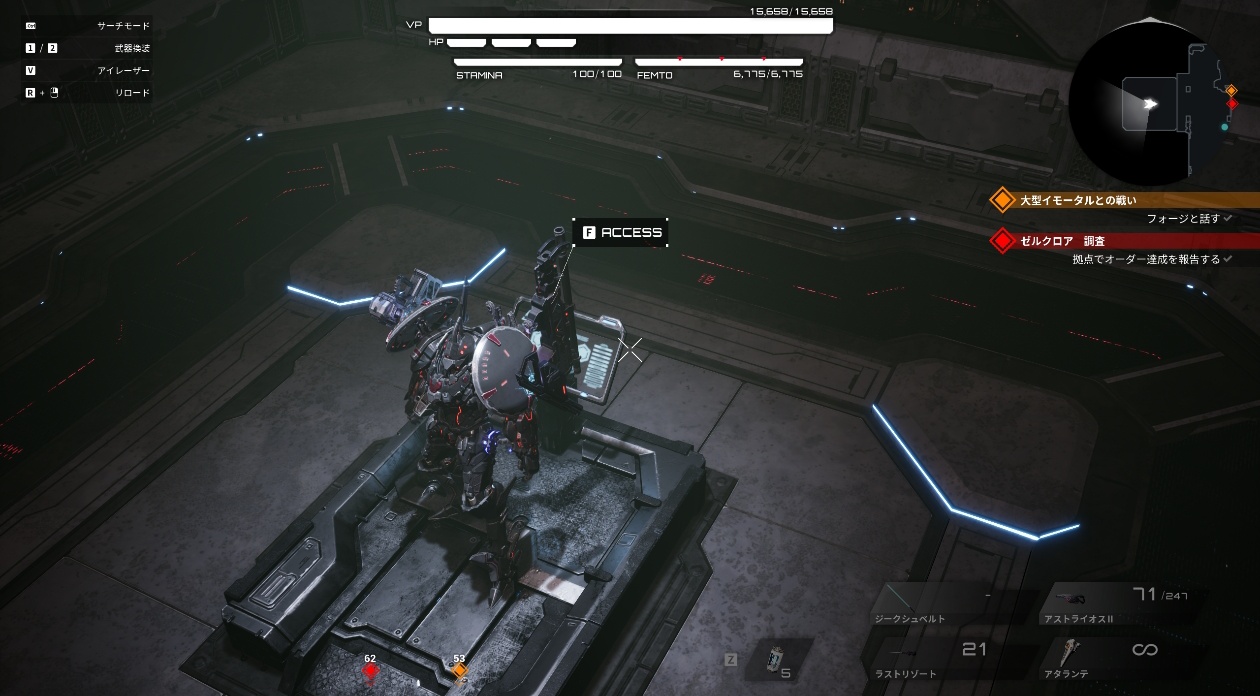The width and height of the screenshot is (1260, 696).
Task: Click the red diamond marker on the minimap
Action: [x=1232, y=104]
